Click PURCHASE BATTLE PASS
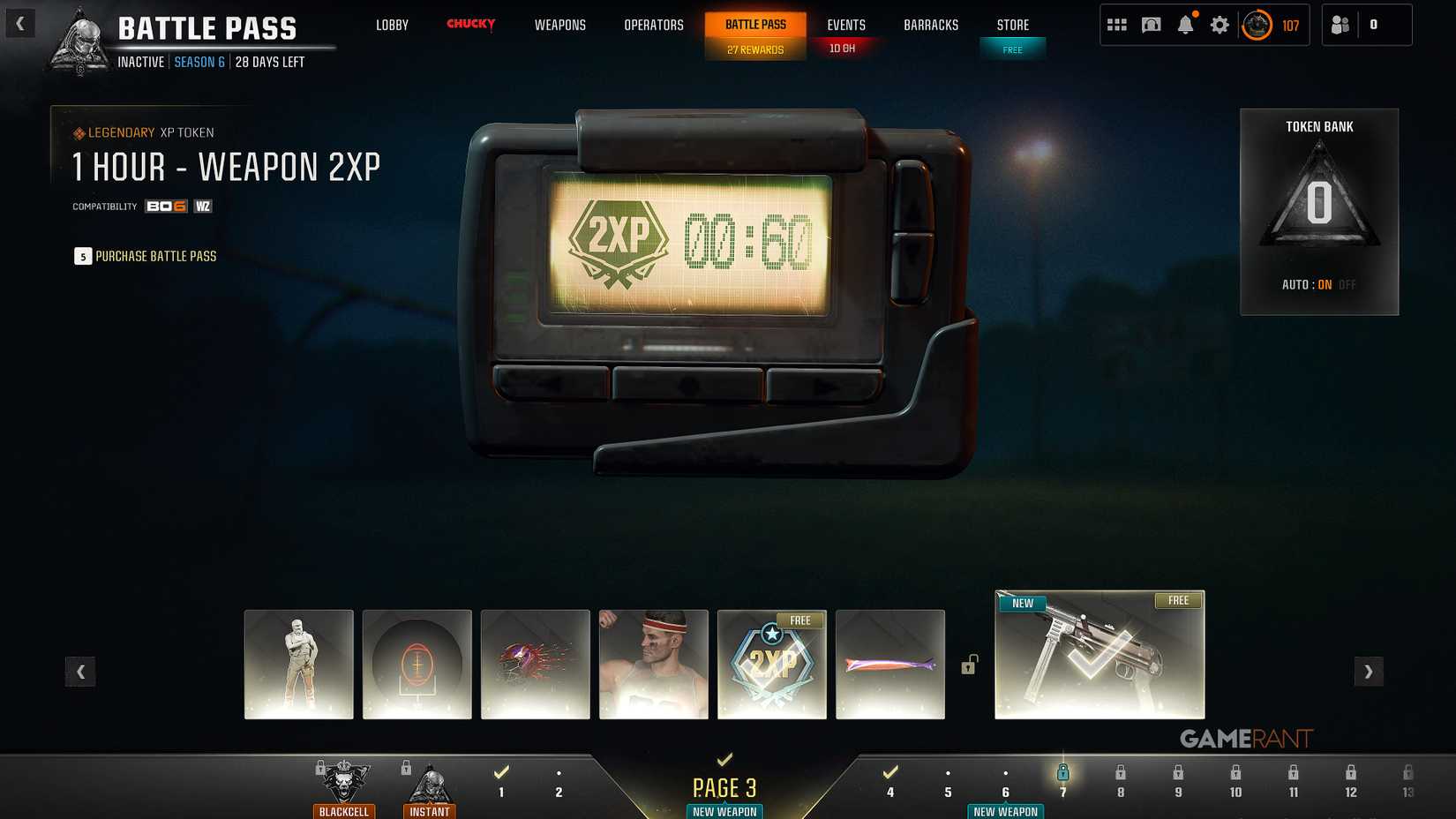Image resolution: width=1456 pixels, height=819 pixels. click(154, 256)
